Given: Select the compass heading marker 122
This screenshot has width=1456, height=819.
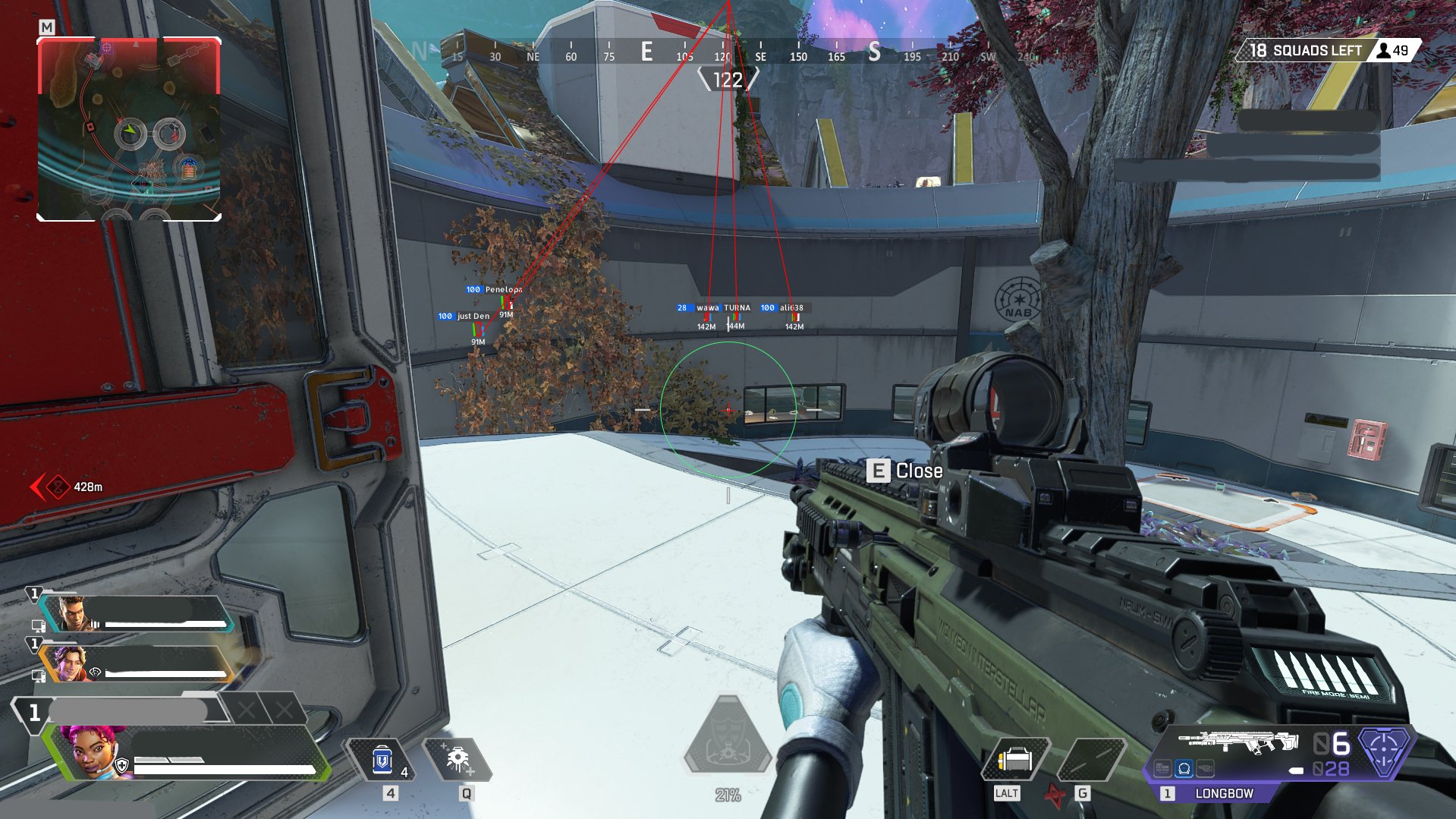Looking at the screenshot, I should 728,79.
